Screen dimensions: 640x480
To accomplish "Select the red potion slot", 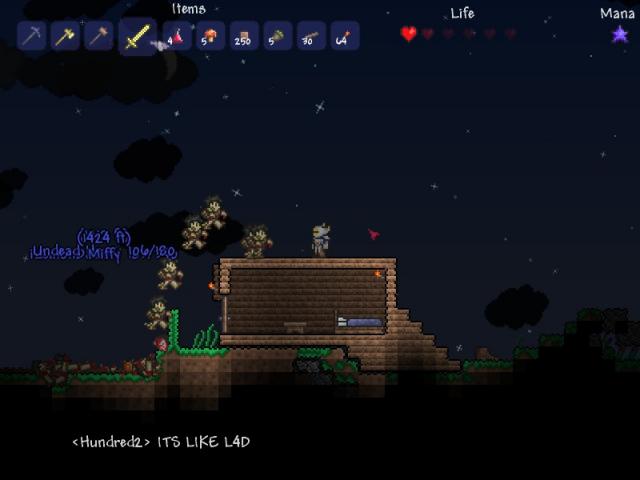I will (177, 37).
